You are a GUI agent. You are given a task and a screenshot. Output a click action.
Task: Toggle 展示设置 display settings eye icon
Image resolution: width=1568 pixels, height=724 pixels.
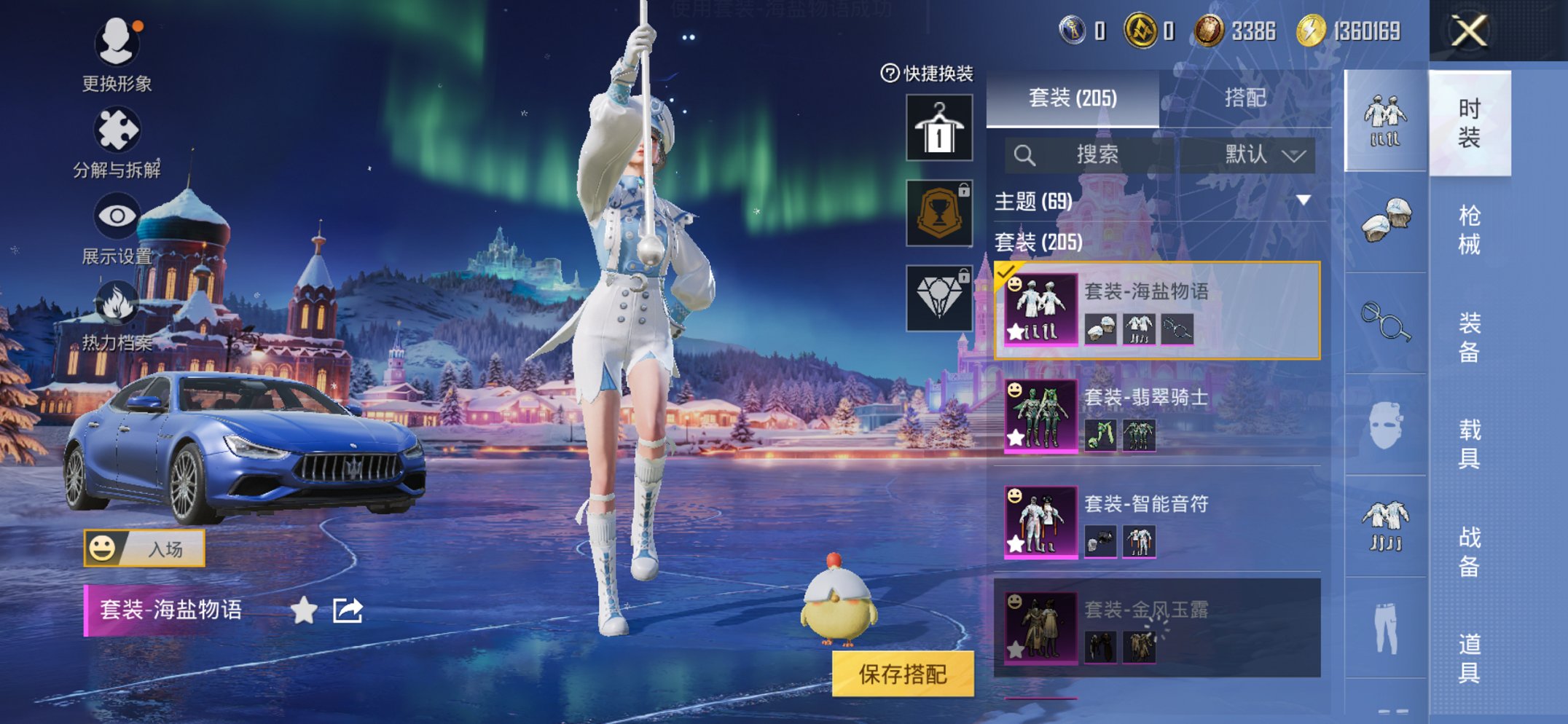(x=117, y=215)
